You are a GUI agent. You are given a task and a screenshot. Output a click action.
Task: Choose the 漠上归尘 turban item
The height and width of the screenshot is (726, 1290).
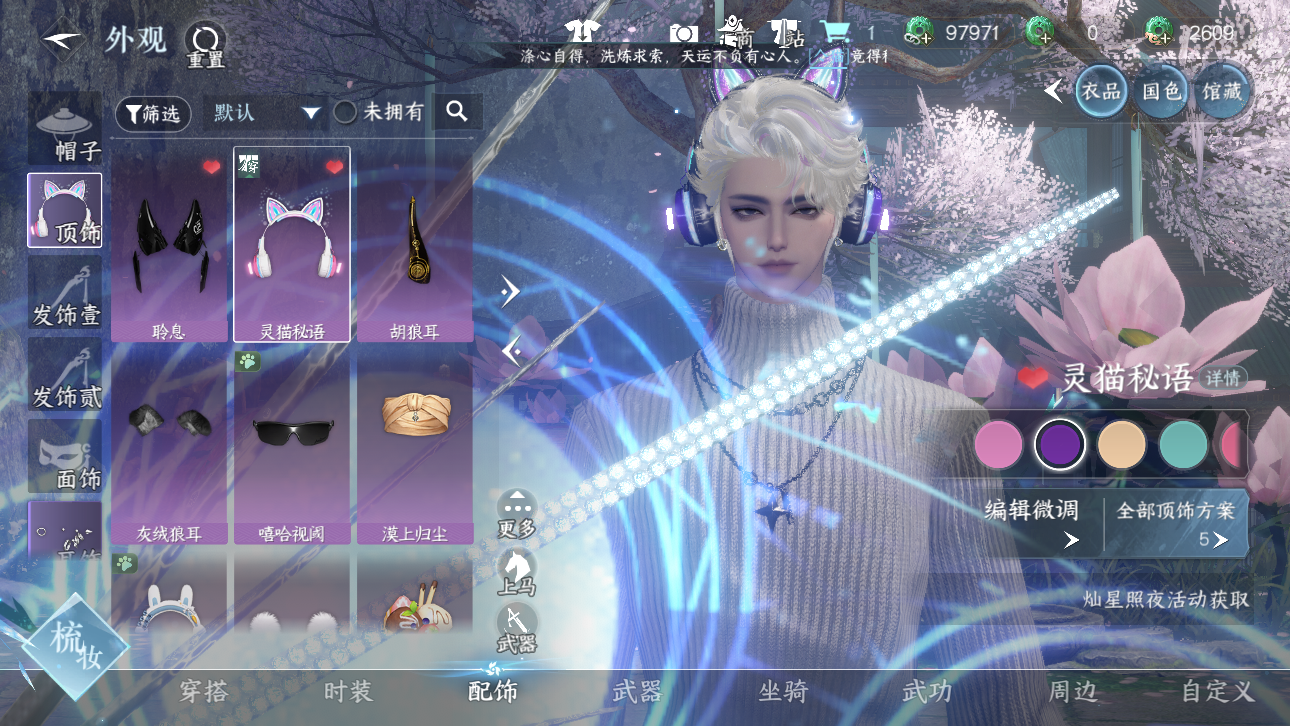415,445
